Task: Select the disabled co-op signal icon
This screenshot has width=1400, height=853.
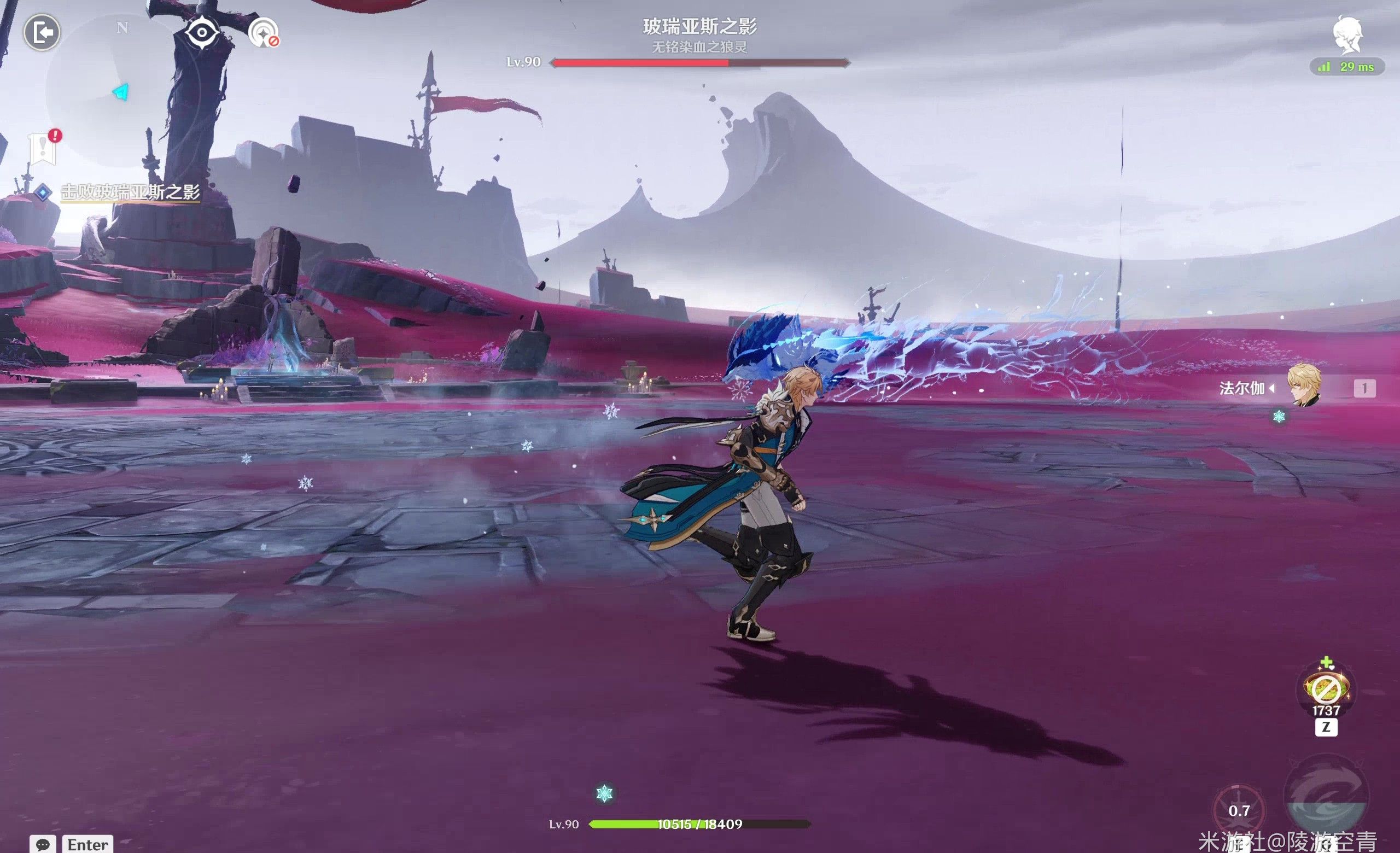Action: (x=263, y=33)
